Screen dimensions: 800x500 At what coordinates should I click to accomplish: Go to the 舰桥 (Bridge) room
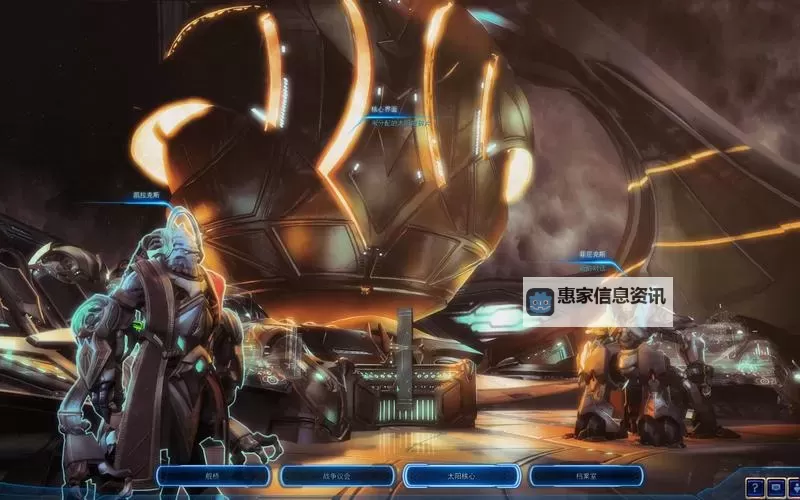pyautogui.click(x=213, y=477)
